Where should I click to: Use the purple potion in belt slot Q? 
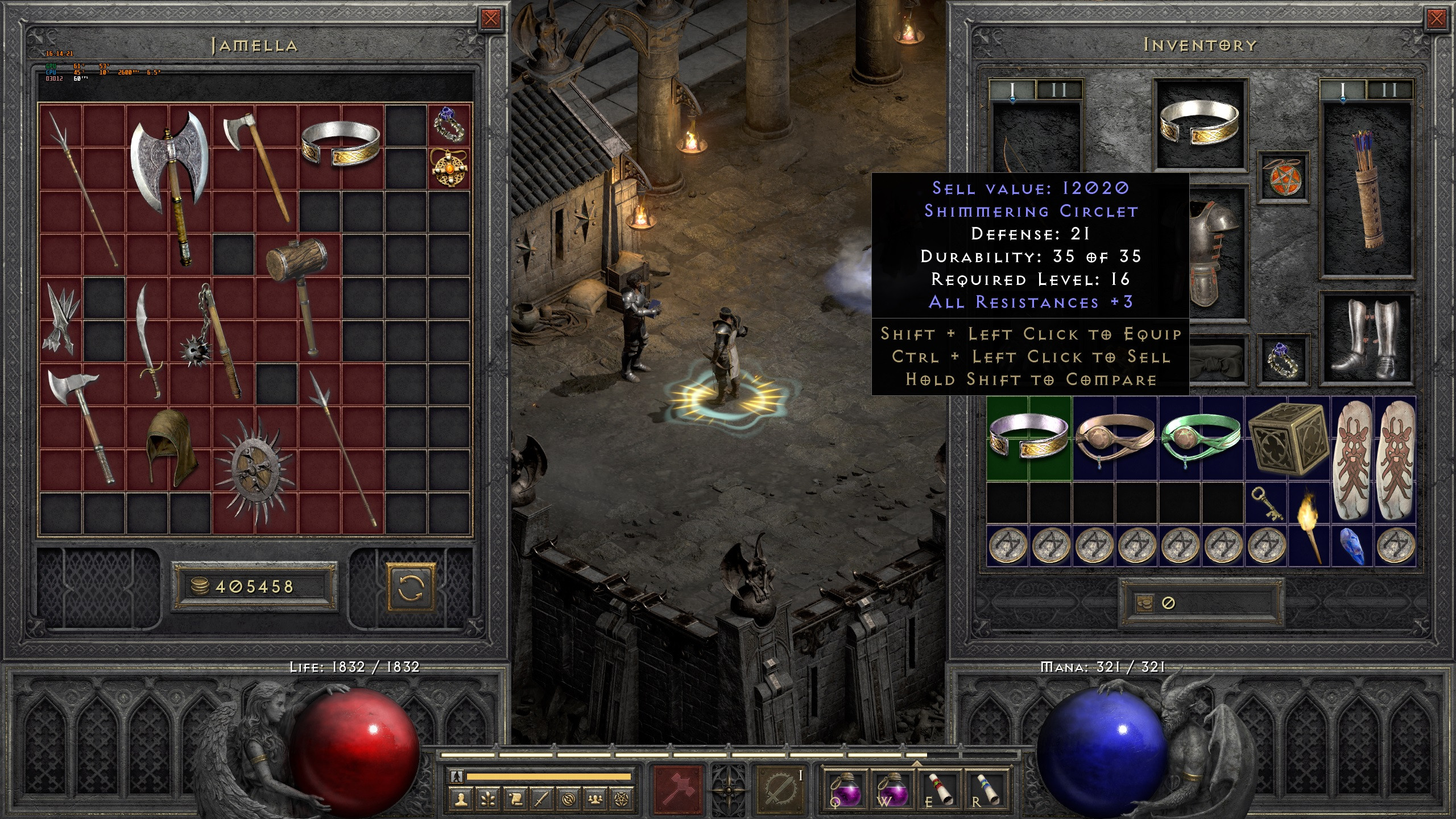(x=846, y=788)
